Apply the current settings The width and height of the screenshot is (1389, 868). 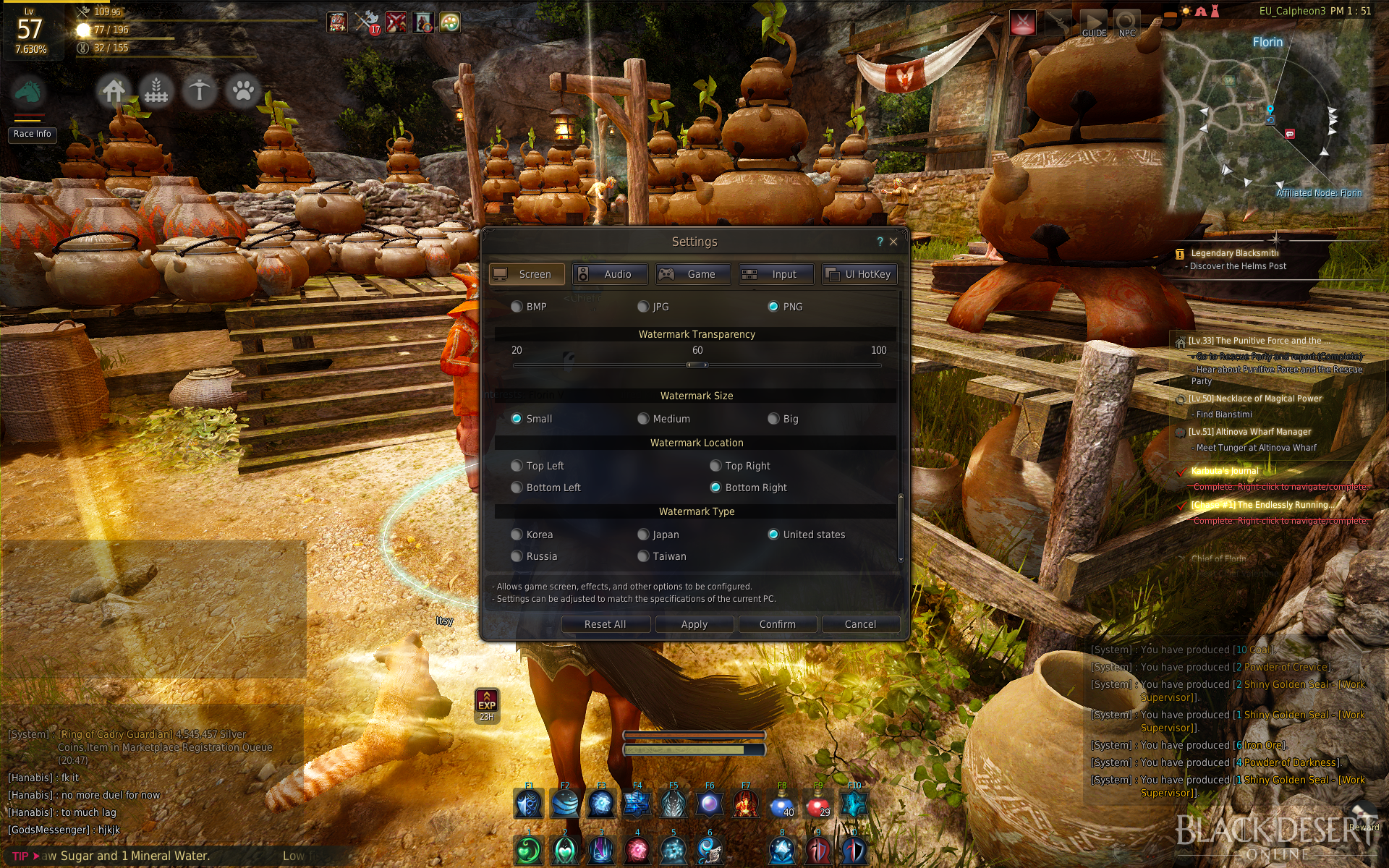click(x=694, y=624)
